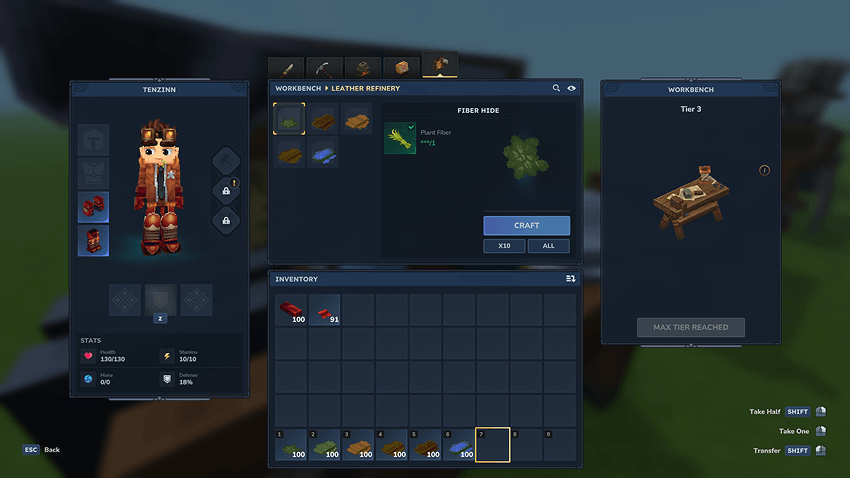Open the hammer button beside the character

225,160
